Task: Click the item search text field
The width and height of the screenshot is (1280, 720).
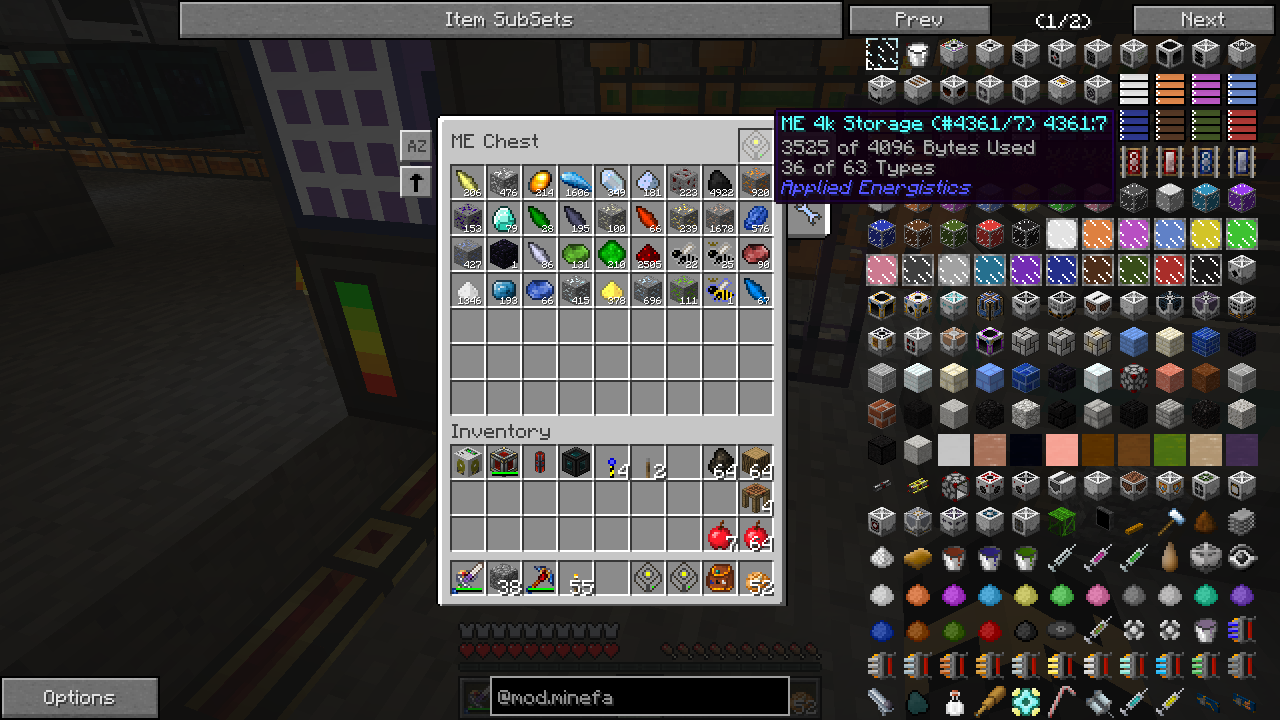Action: point(639,697)
